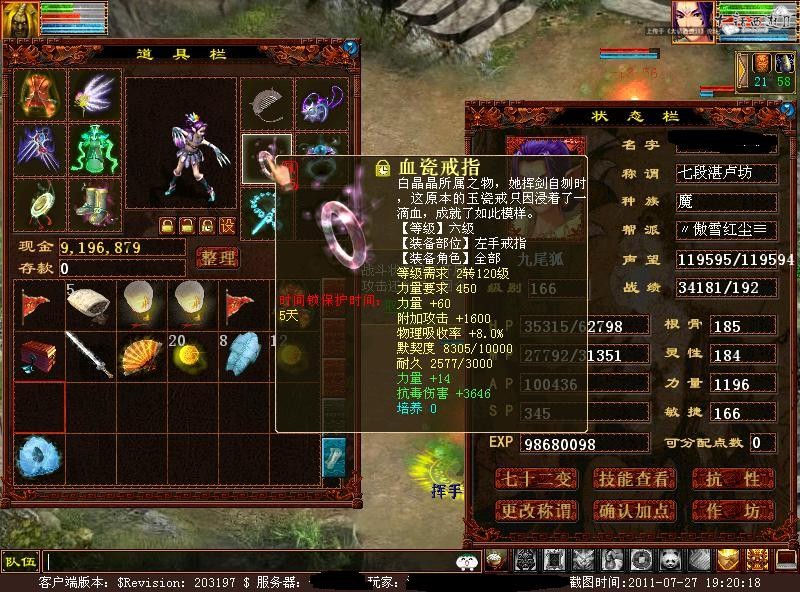The height and width of the screenshot is (592, 800).
Task: Click the equipped feather wing slot
Action: coord(94,95)
